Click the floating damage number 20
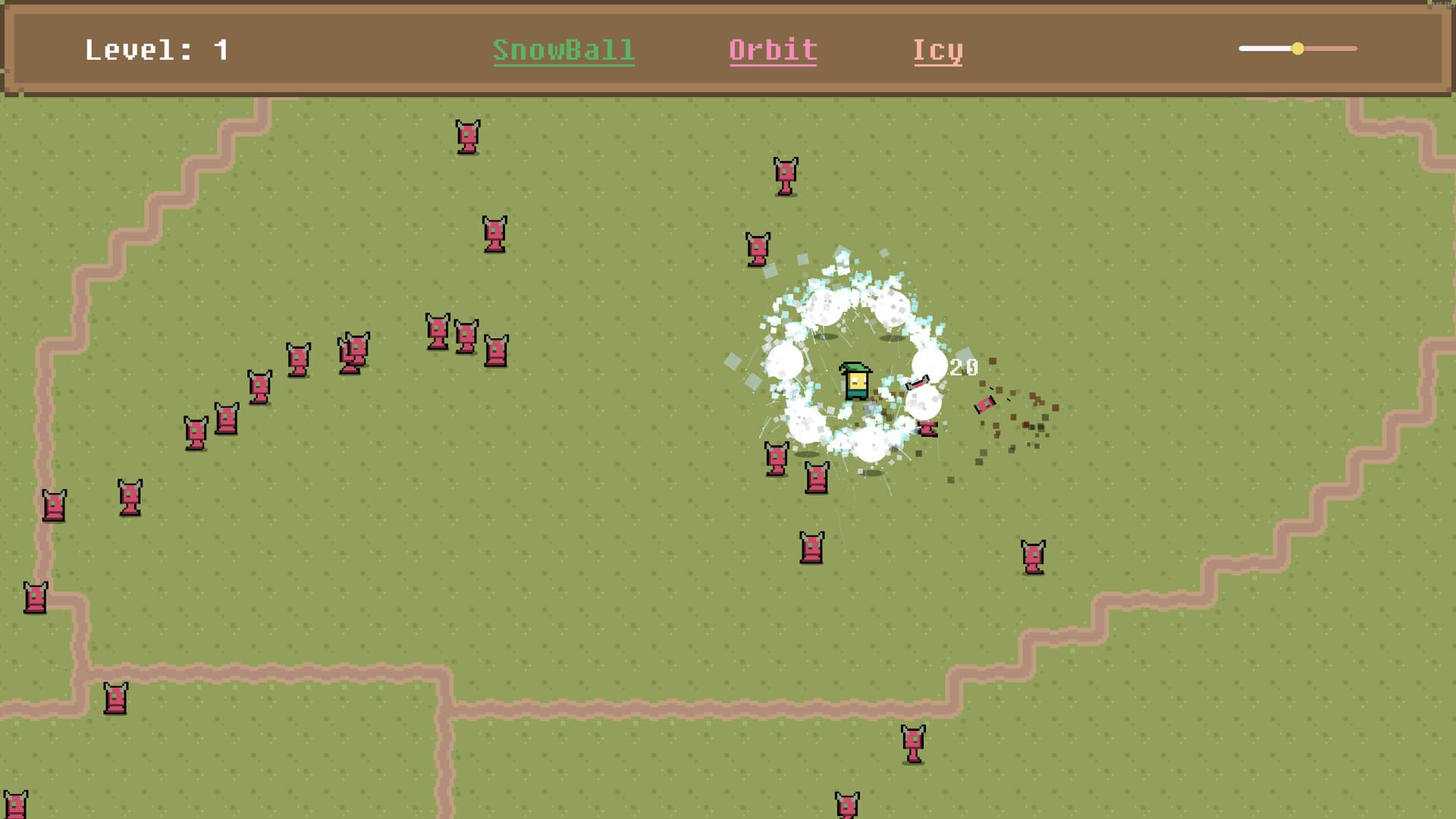Viewport: 1456px width, 819px height. tap(962, 367)
